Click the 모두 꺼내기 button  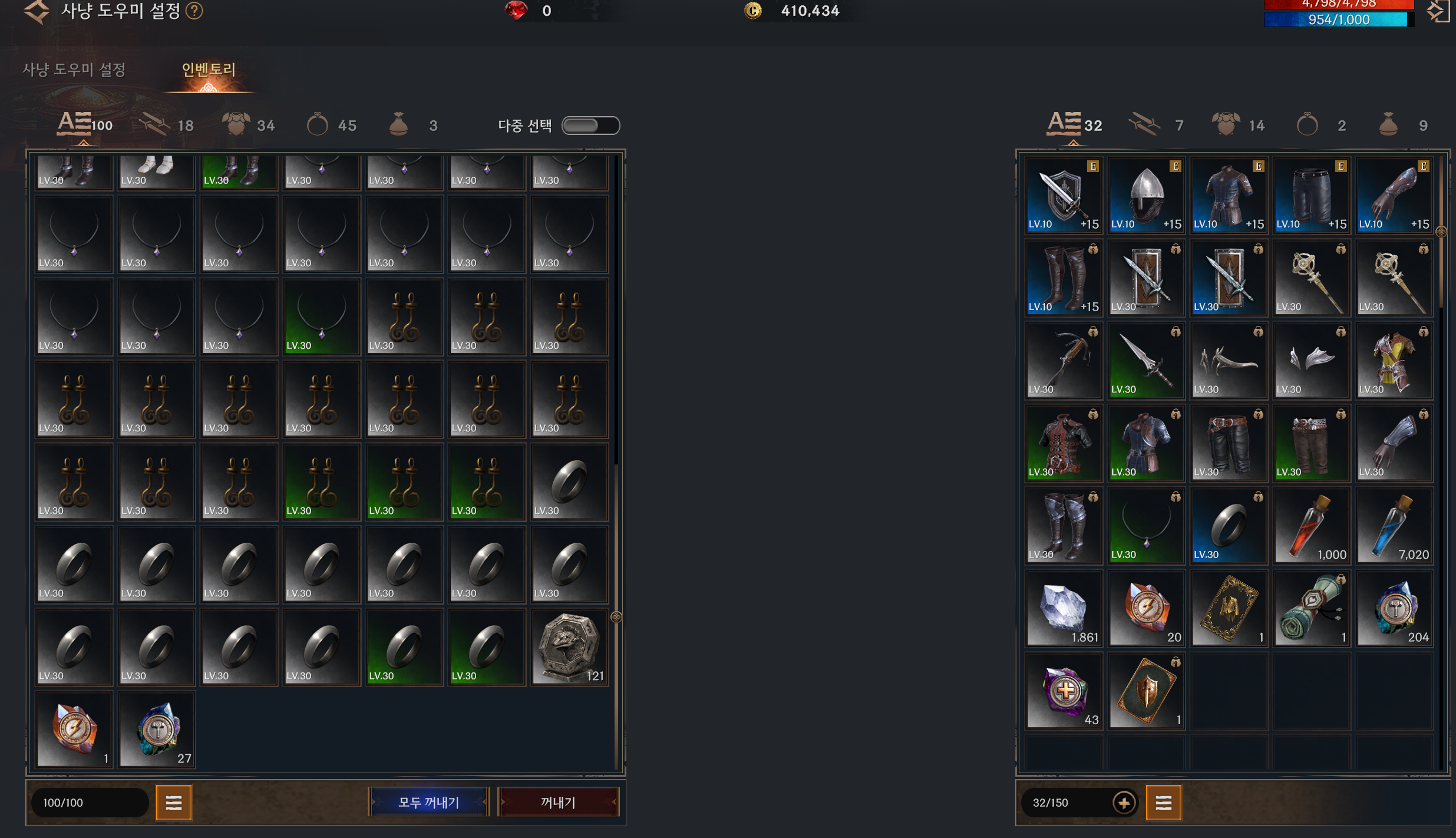pyautogui.click(x=428, y=802)
